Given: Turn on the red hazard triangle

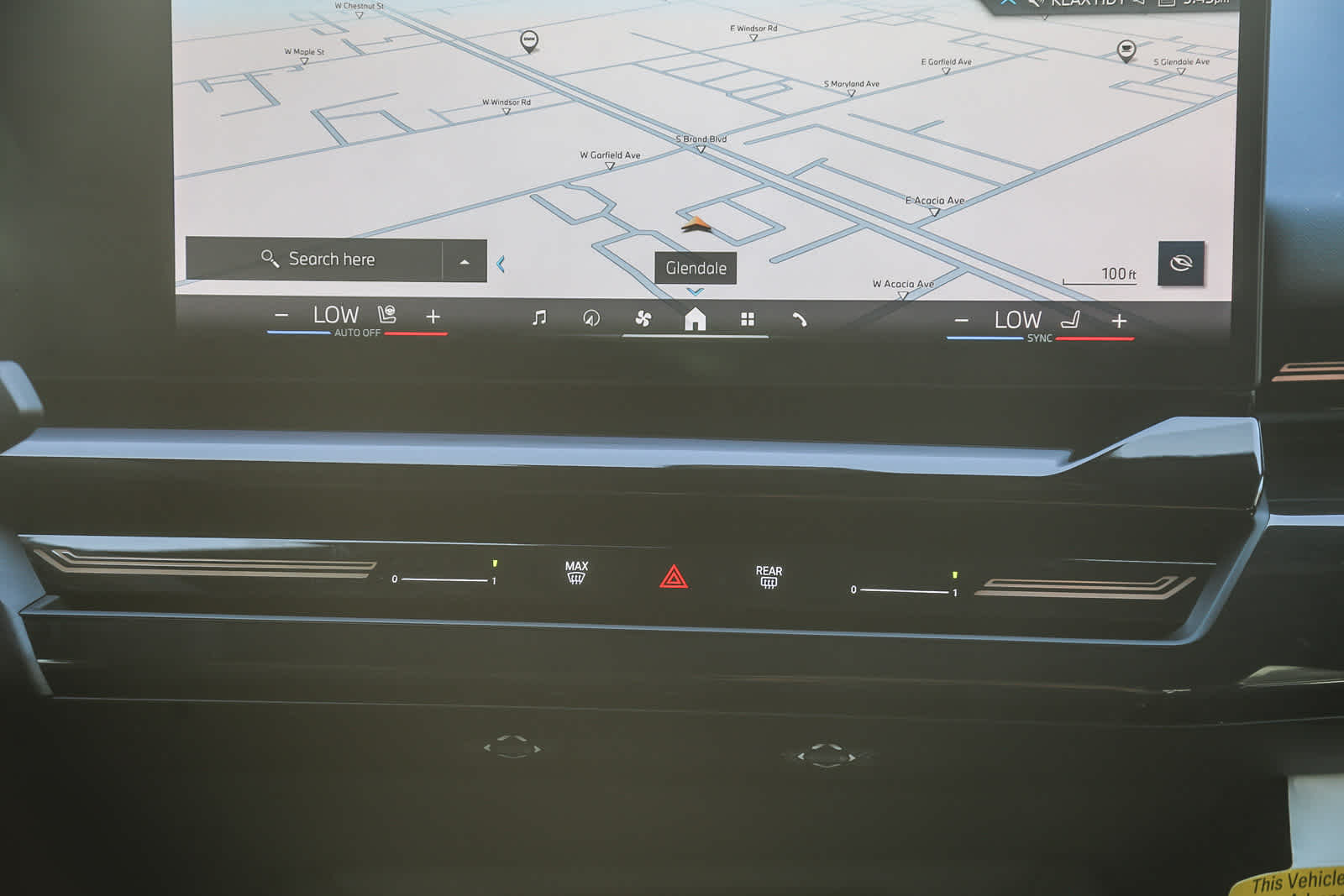Looking at the screenshot, I should (x=674, y=577).
